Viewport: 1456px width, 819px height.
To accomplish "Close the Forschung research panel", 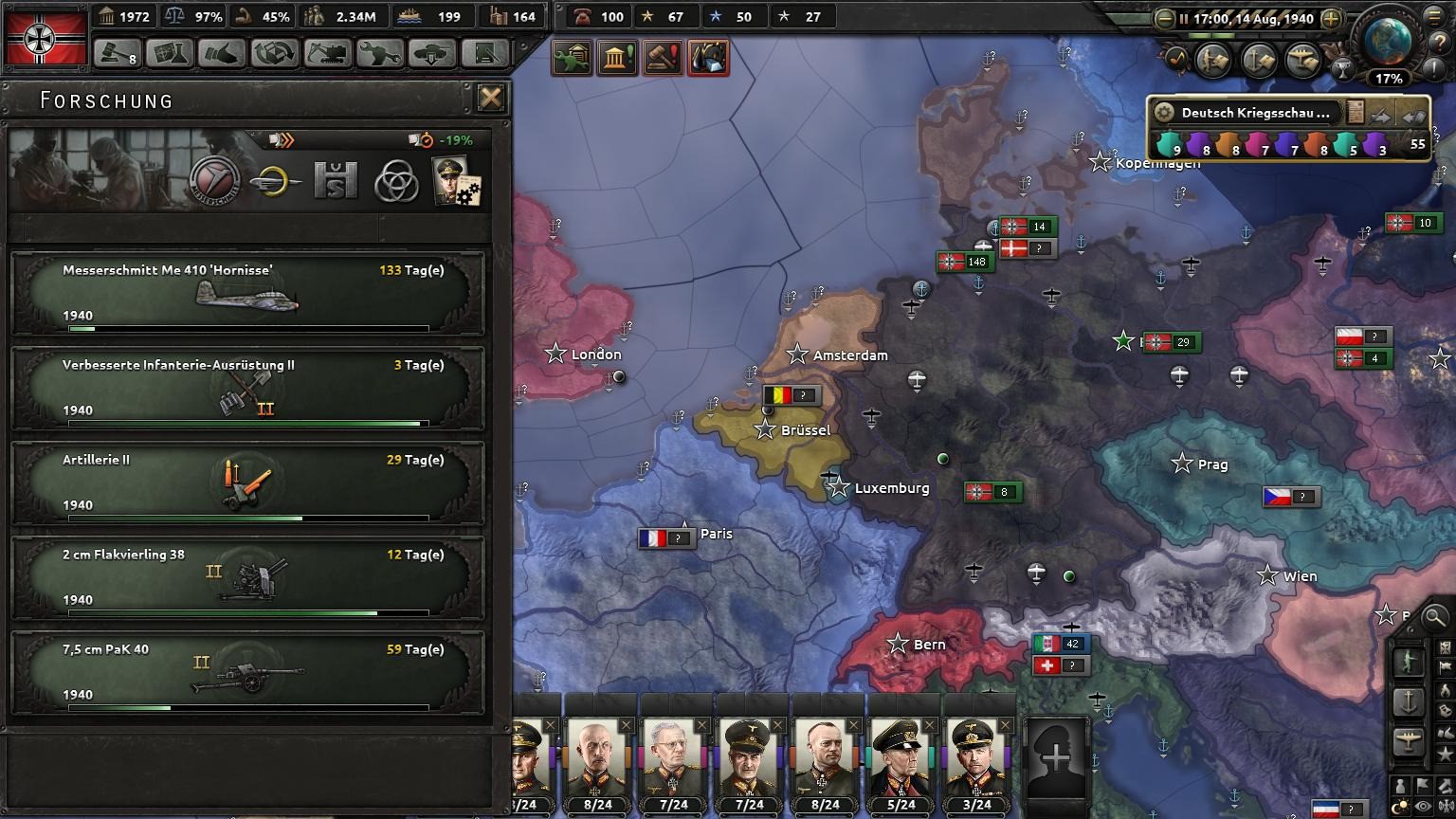I will click(490, 98).
